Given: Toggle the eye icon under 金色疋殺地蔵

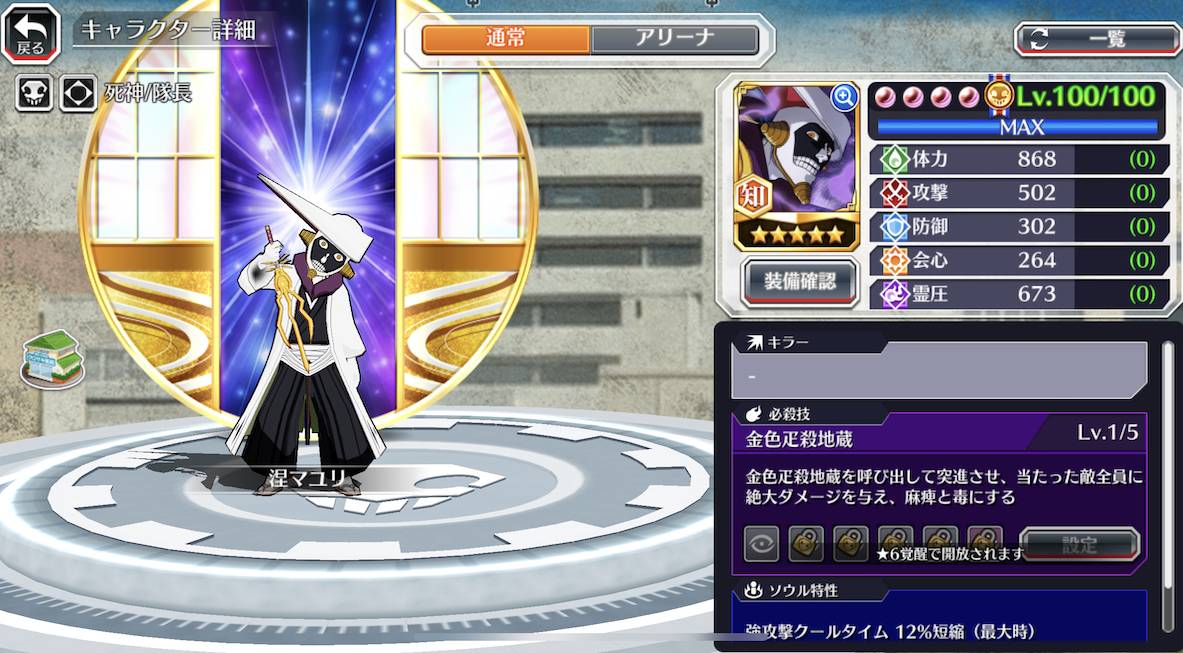Looking at the screenshot, I should 761,544.
